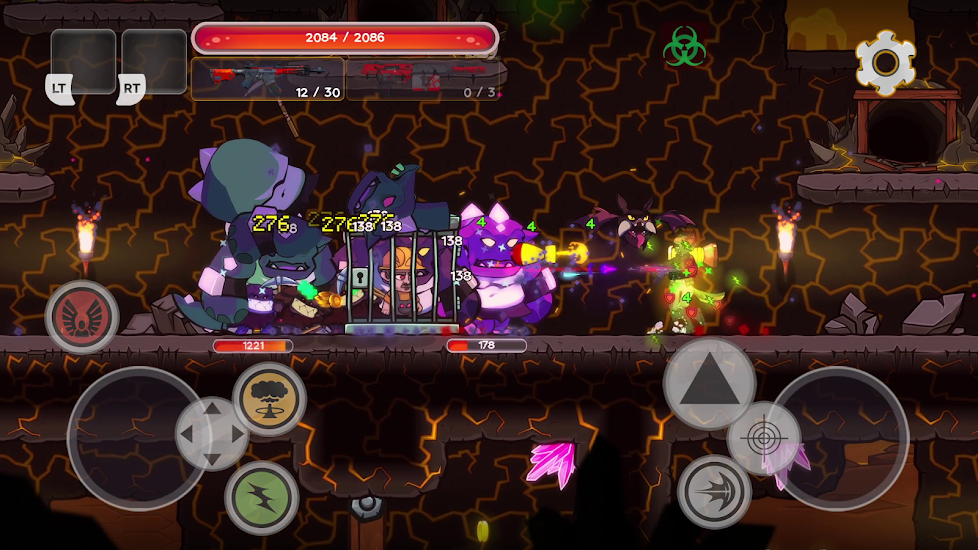Activate the red winged emblem skill

coord(82,316)
